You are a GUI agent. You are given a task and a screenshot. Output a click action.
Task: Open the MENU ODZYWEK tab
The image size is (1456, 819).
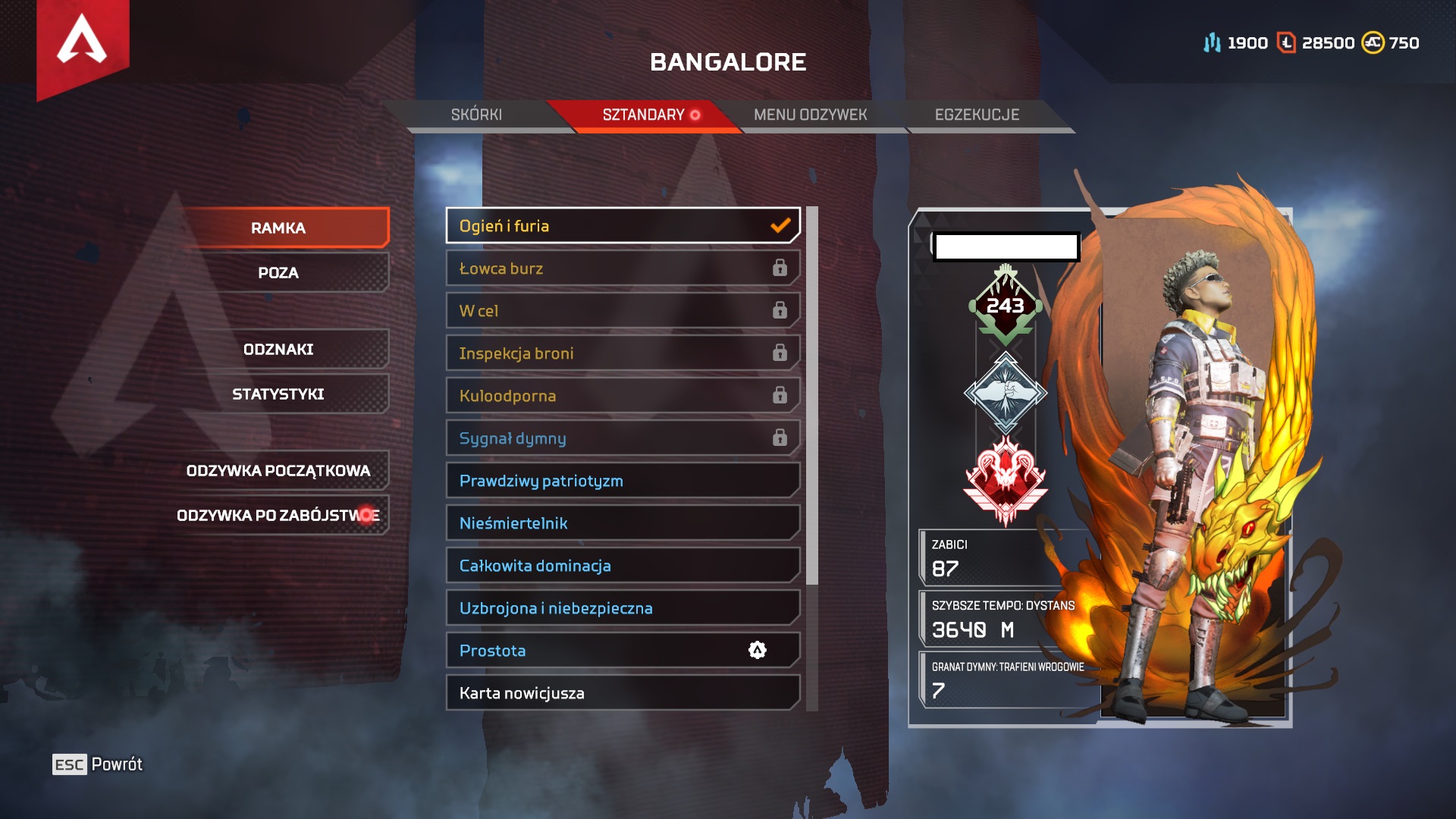point(809,115)
